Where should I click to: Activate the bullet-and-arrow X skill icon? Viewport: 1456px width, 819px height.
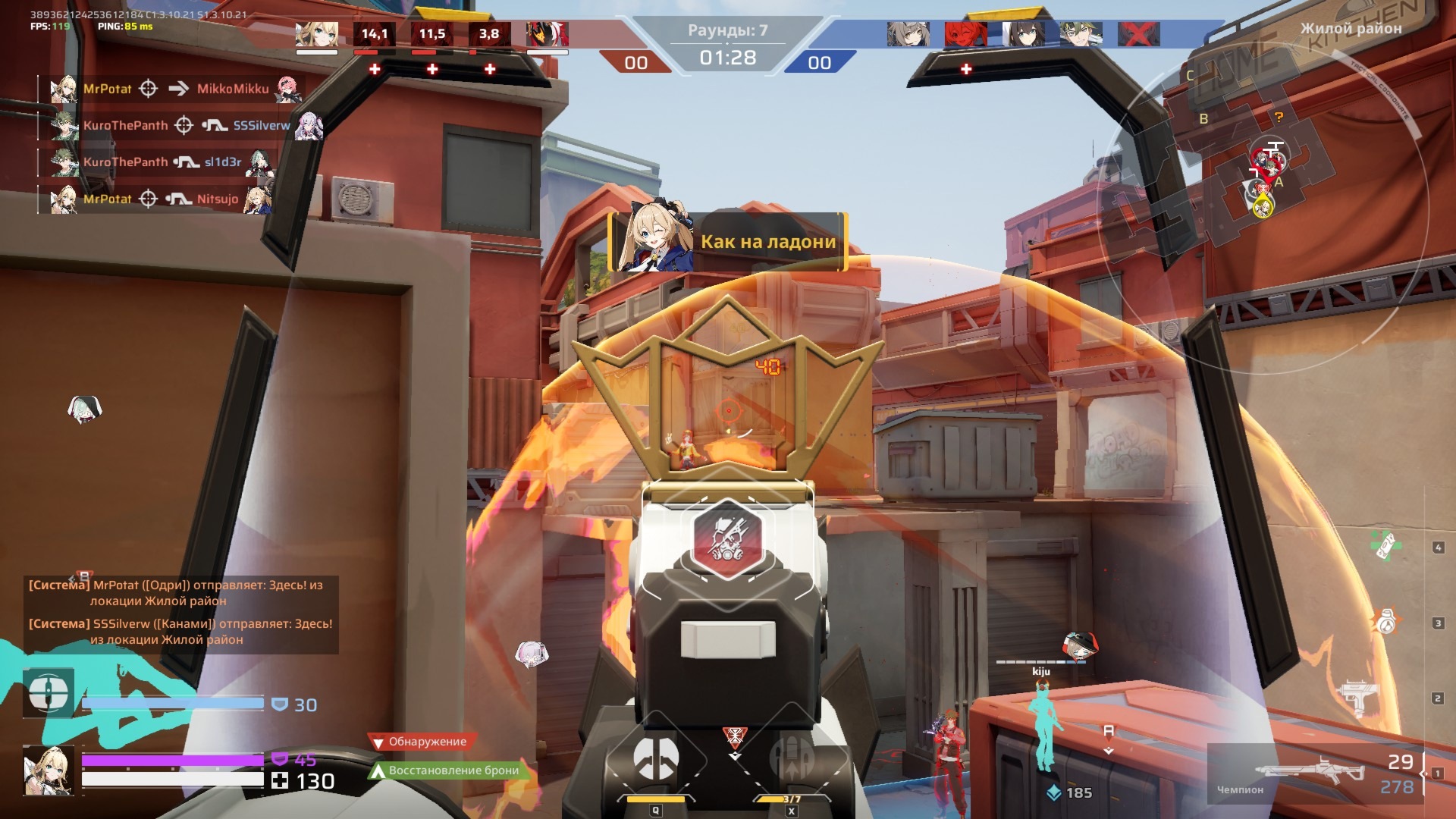[792, 760]
